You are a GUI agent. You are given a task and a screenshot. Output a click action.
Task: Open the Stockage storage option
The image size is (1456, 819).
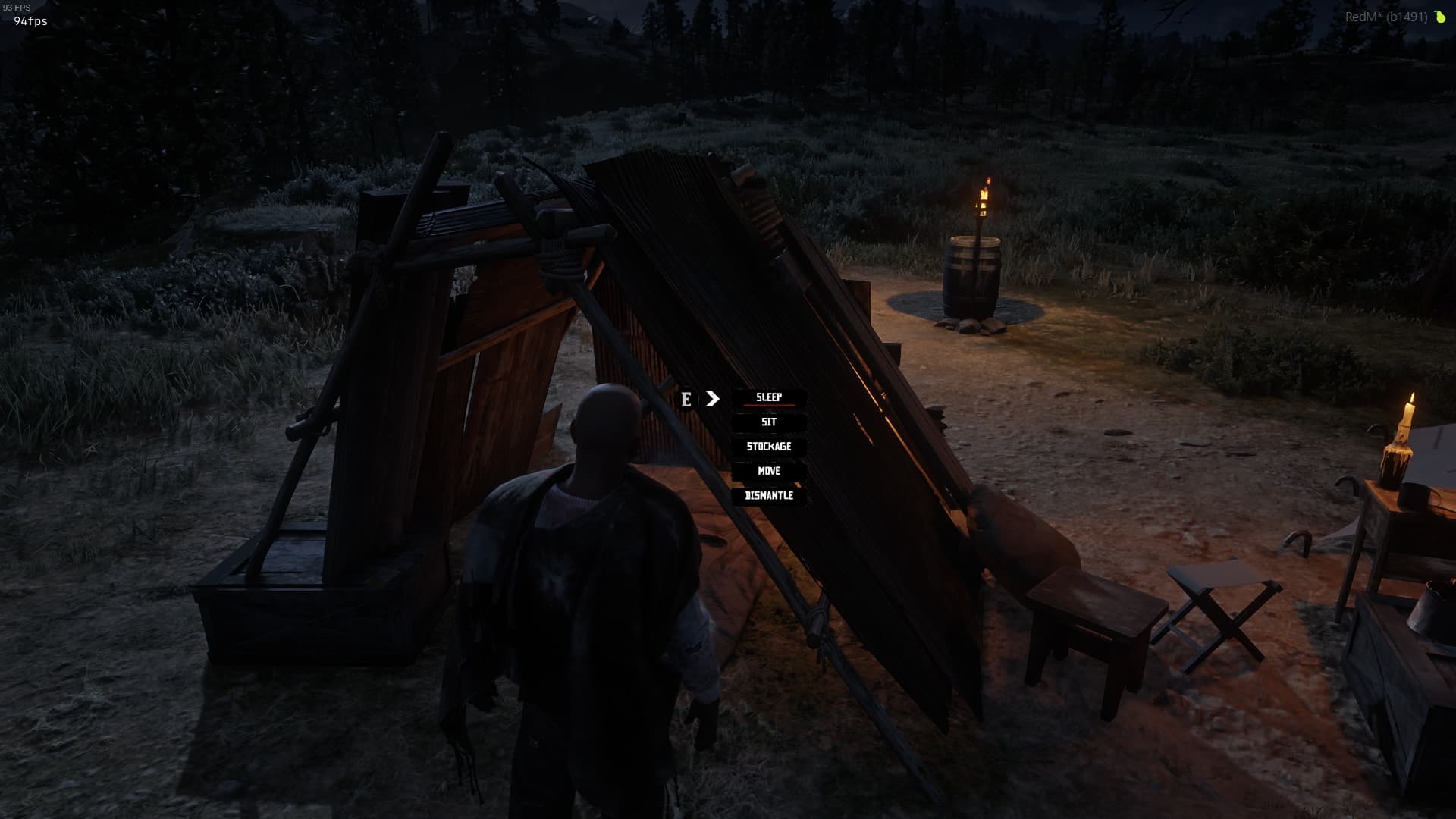click(x=768, y=447)
